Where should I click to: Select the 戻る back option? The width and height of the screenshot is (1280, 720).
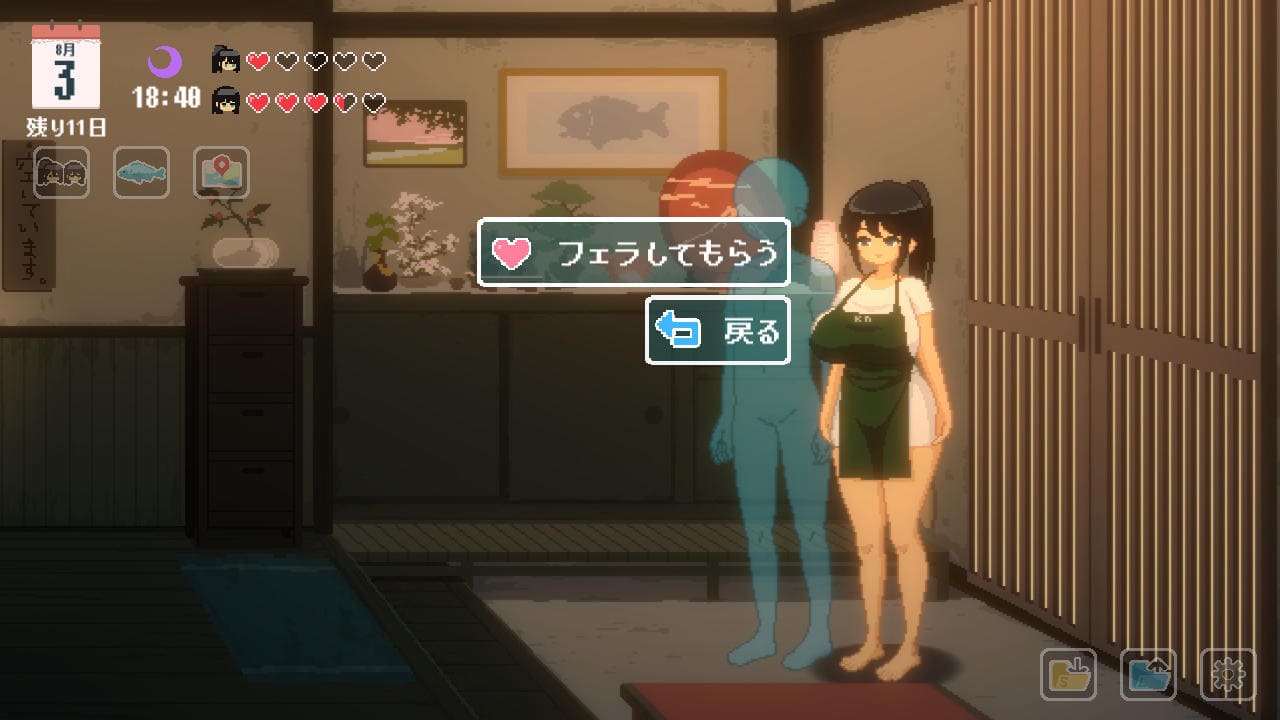pyautogui.click(x=718, y=330)
